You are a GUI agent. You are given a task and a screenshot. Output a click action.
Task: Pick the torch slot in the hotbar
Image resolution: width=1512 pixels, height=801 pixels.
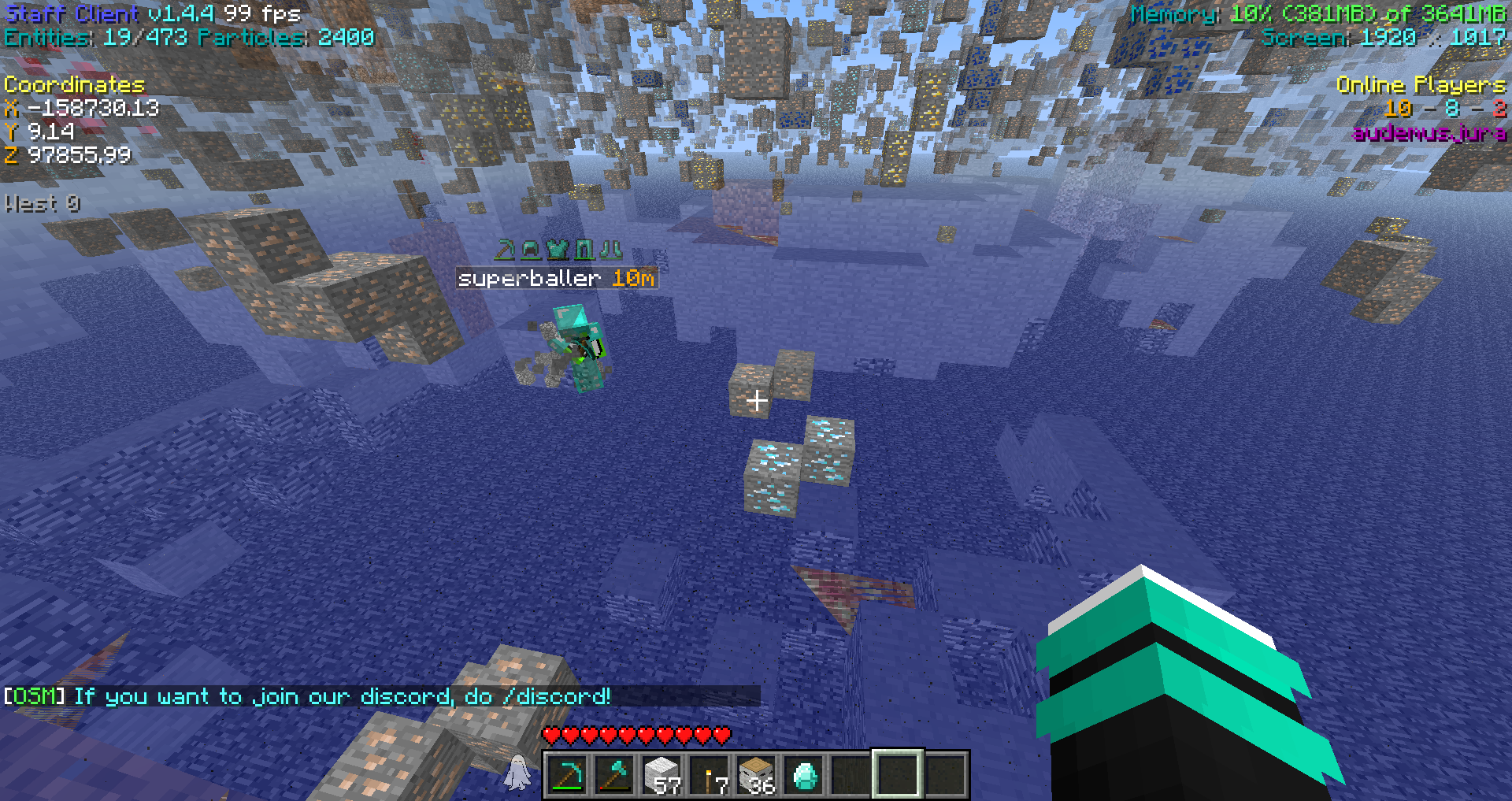tap(709, 775)
